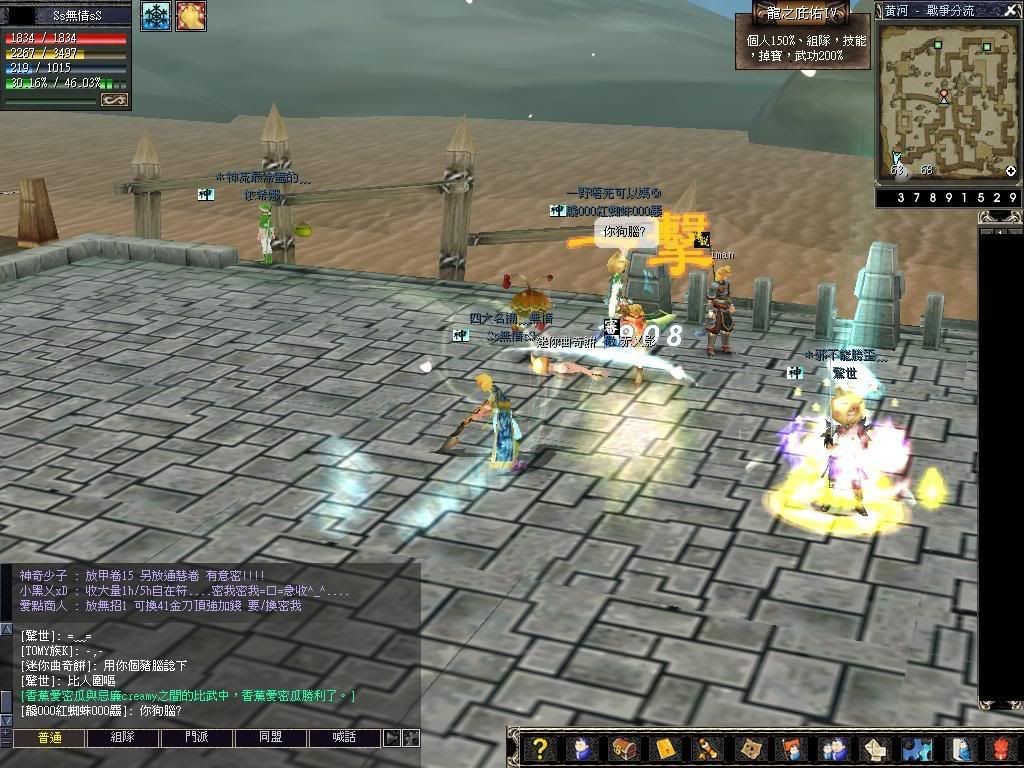Zoom the minimap with the plus button

[x=1011, y=171]
